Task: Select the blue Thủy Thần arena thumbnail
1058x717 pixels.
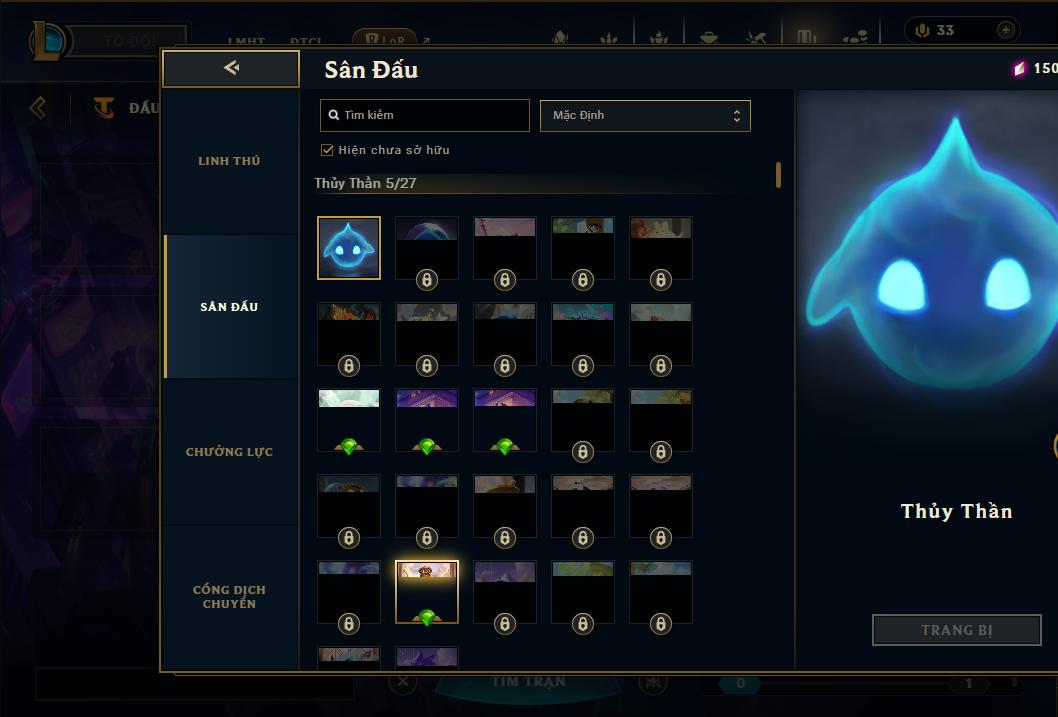Action: click(349, 248)
